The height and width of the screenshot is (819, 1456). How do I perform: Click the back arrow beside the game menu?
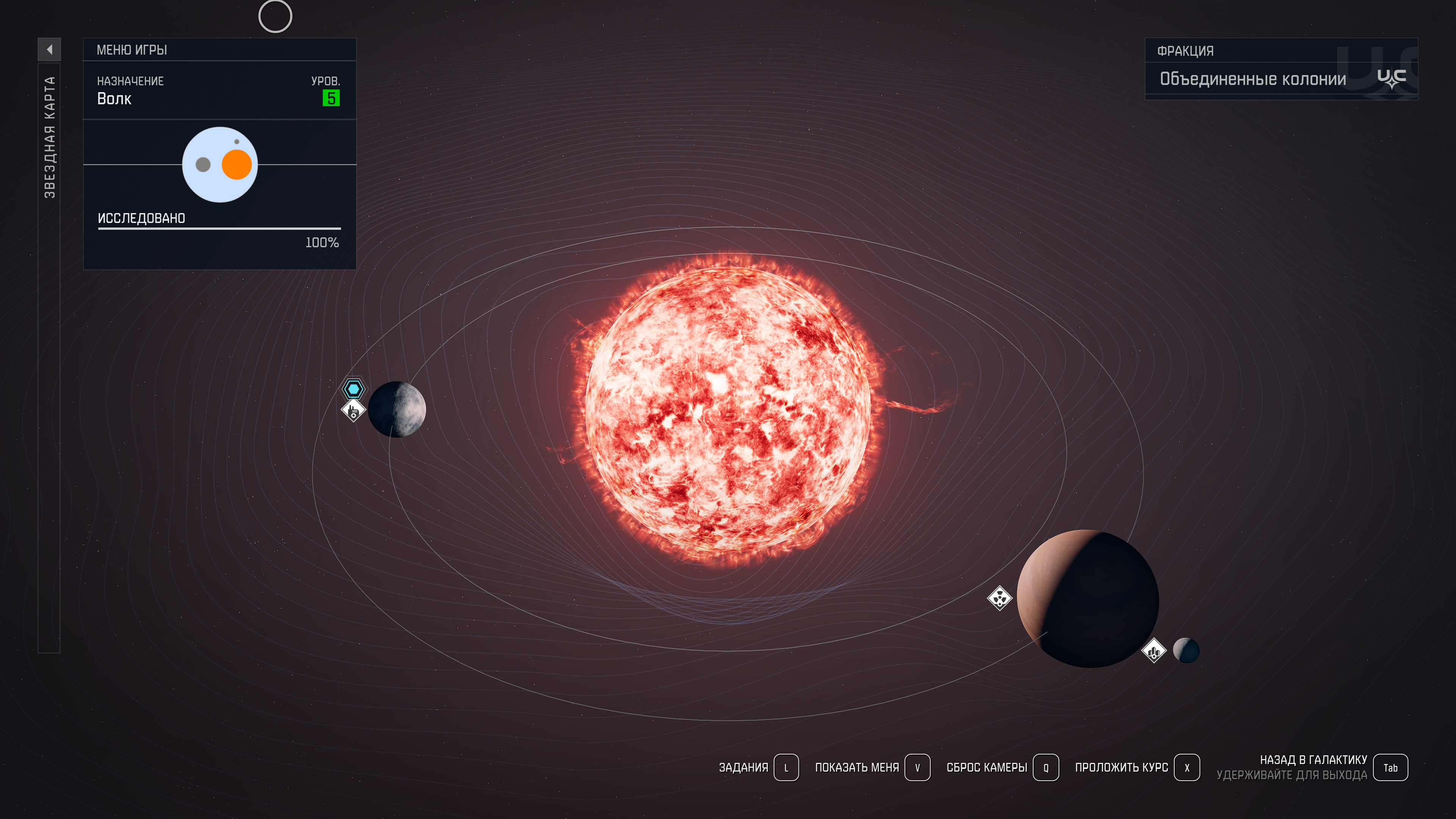click(x=49, y=50)
